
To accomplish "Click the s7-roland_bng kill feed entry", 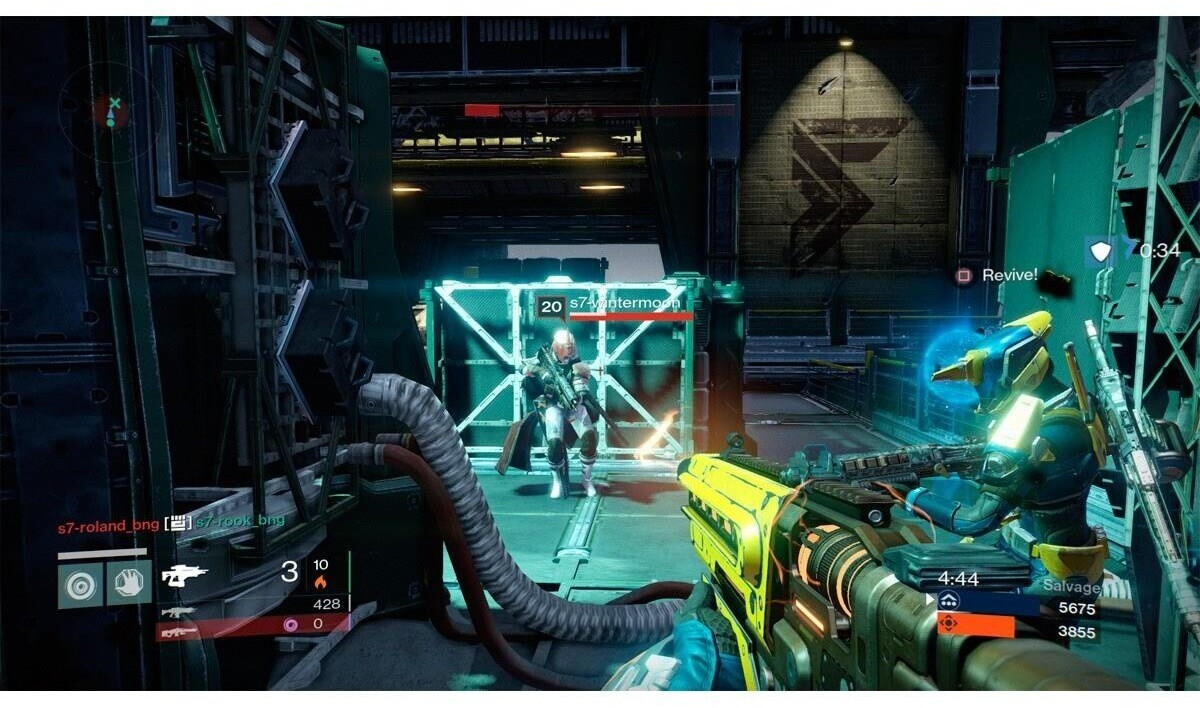I will pyautogui.click(x=108, y=521).
